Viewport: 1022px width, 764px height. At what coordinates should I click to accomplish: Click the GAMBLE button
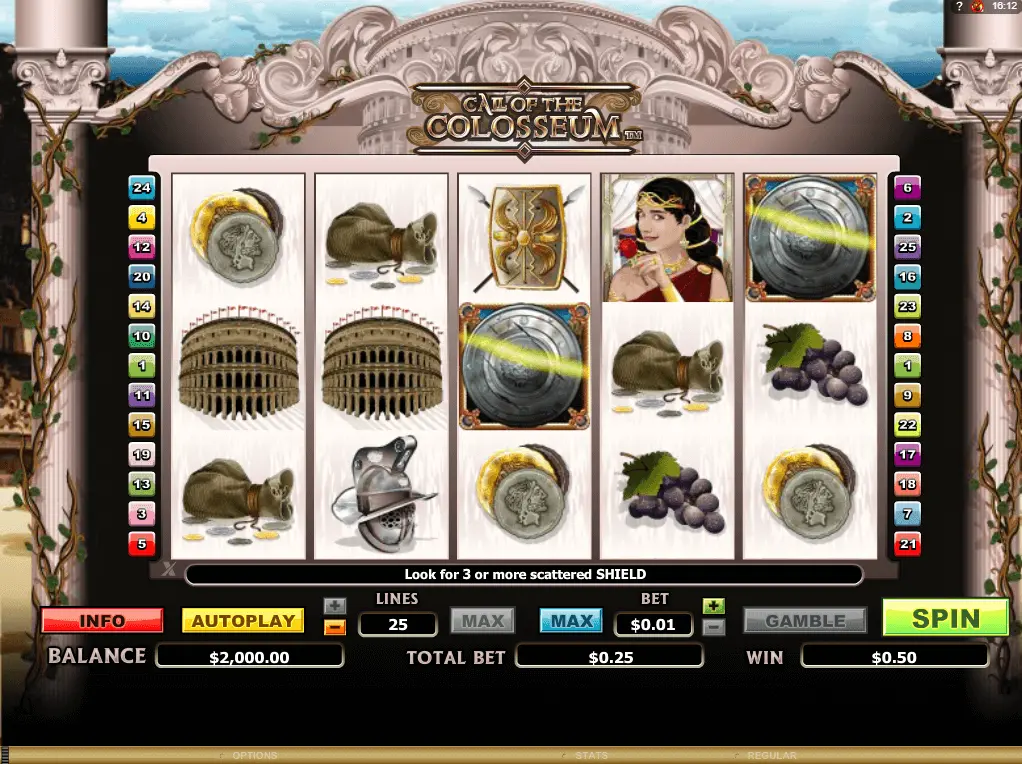click(x=805, y=621)
